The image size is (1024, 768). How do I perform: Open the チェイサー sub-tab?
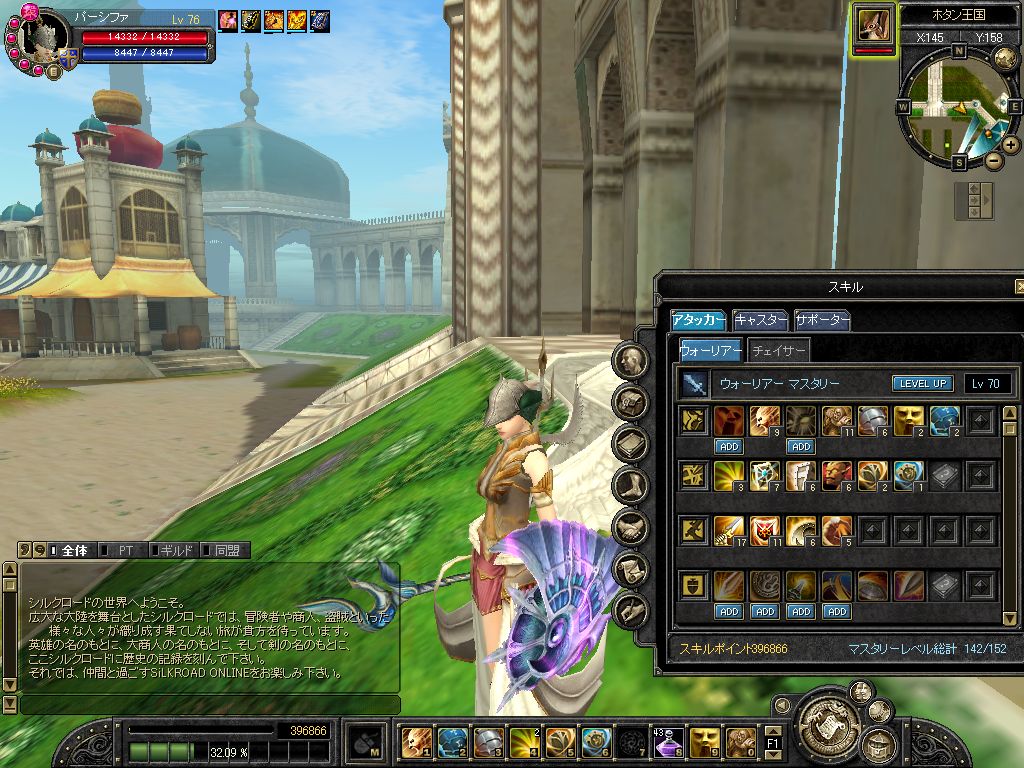[778, 350]
